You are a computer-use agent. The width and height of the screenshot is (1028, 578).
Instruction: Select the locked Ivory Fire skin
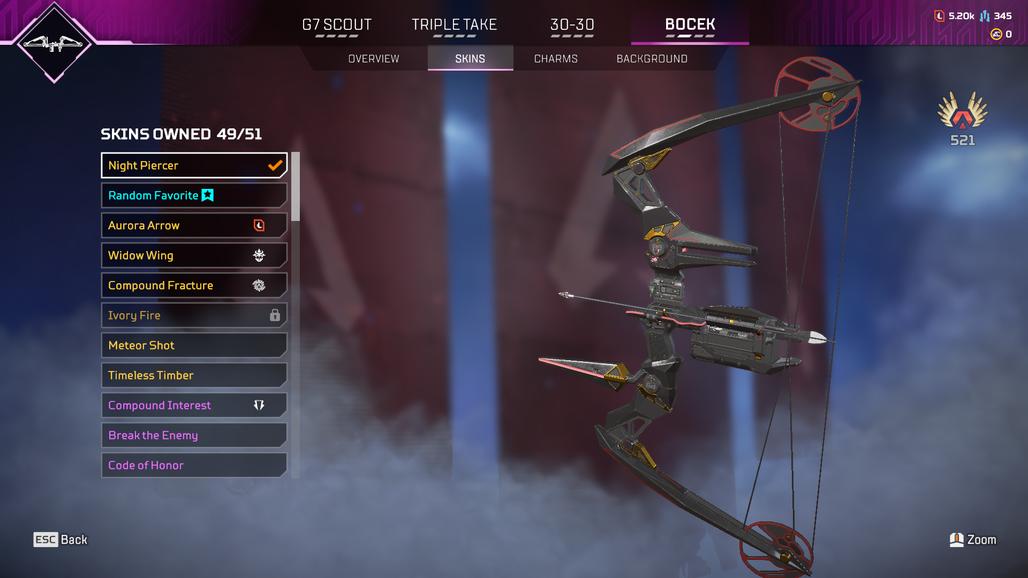click(194, 316)
